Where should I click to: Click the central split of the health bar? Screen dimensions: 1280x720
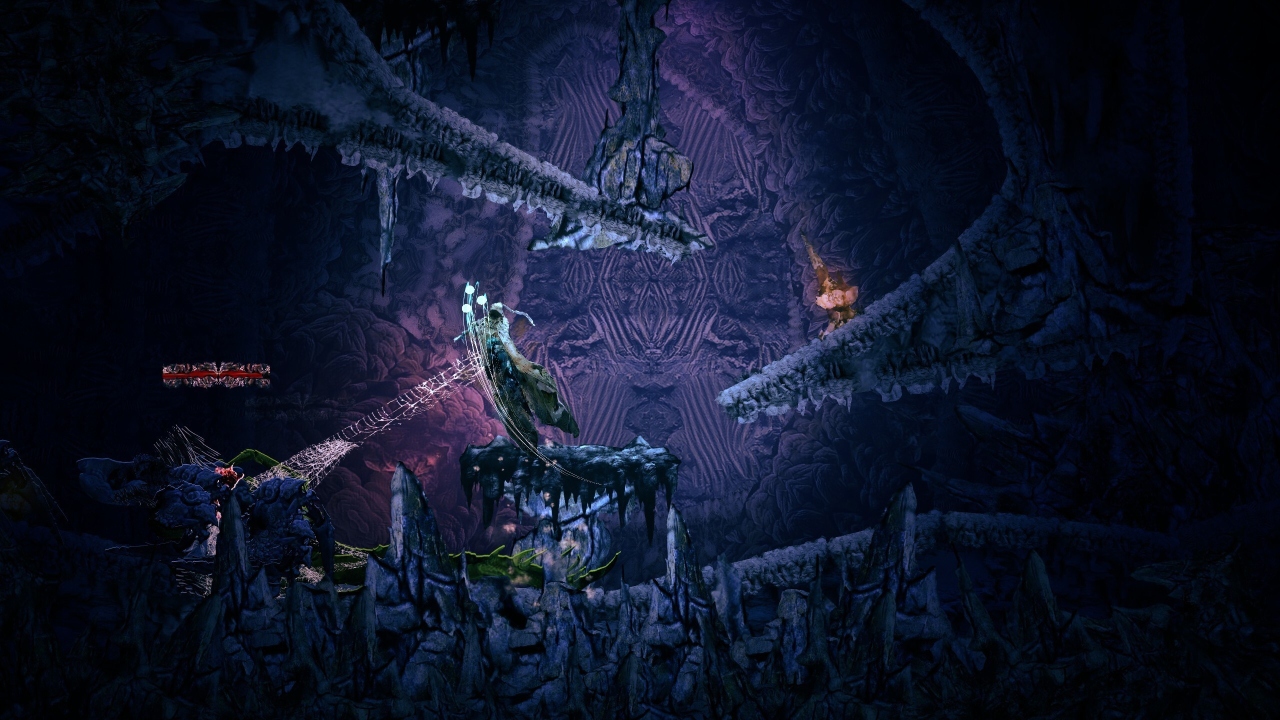[218, 374]
